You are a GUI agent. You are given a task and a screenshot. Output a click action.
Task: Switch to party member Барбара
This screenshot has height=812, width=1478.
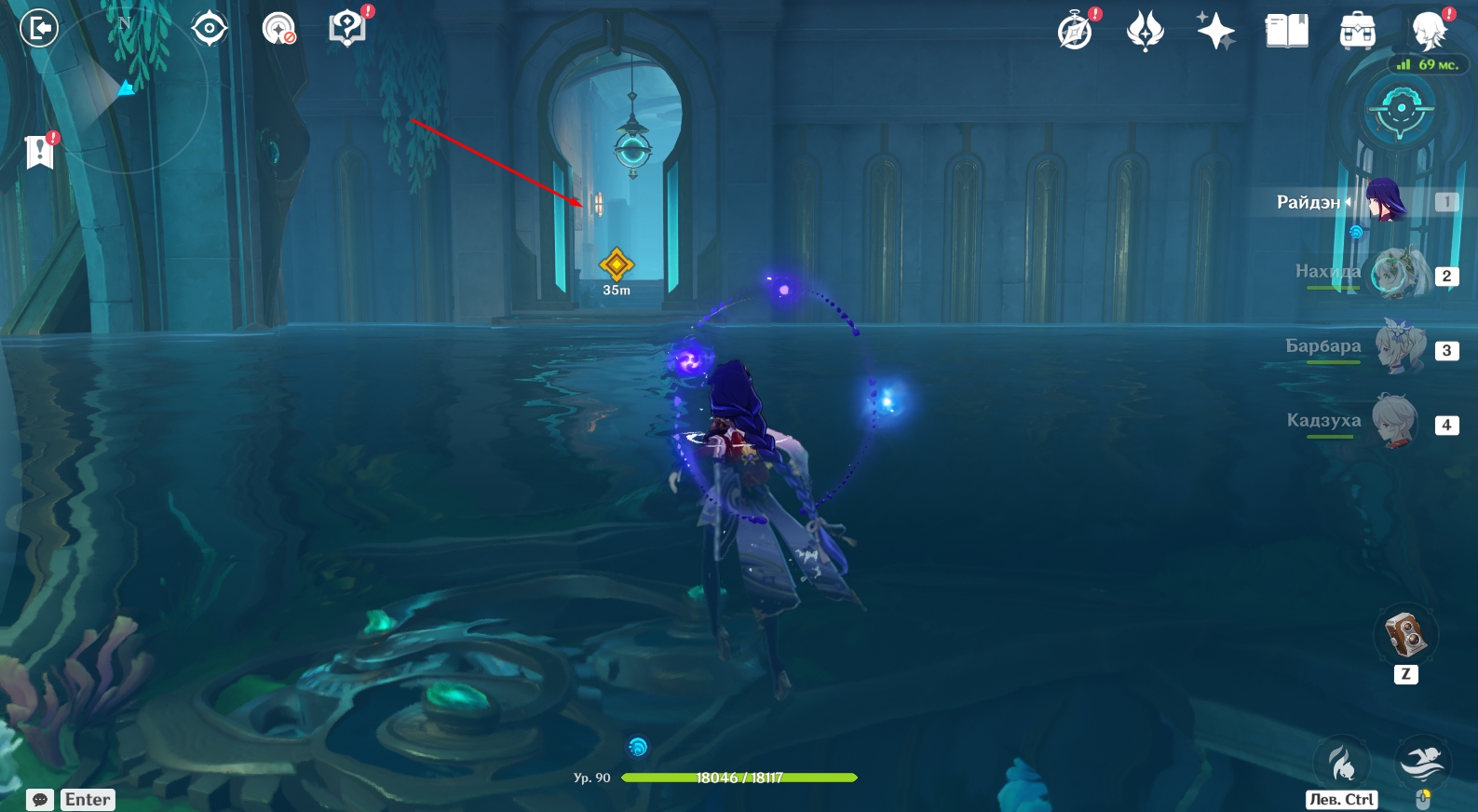coord(1397,348)
